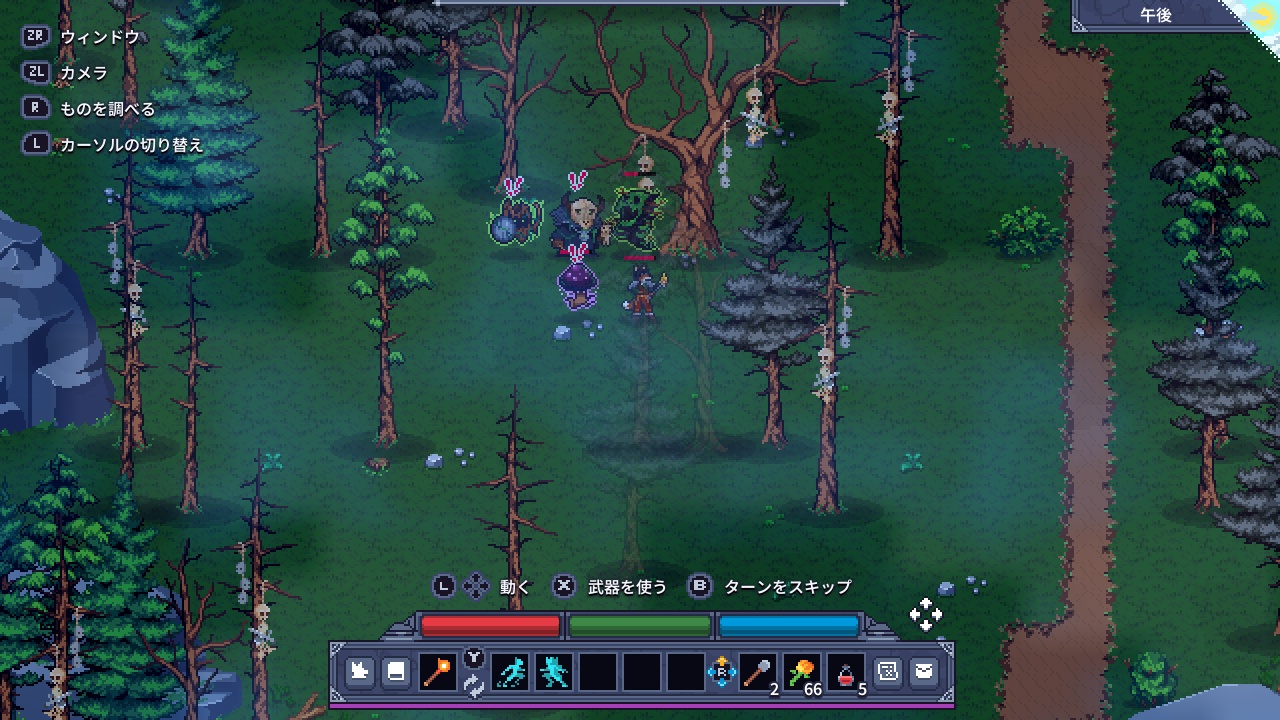The width and height of the screenshot is (1280, 720).
Task: Open the book icon next to the paw
Action: click(x=395, y=673)
